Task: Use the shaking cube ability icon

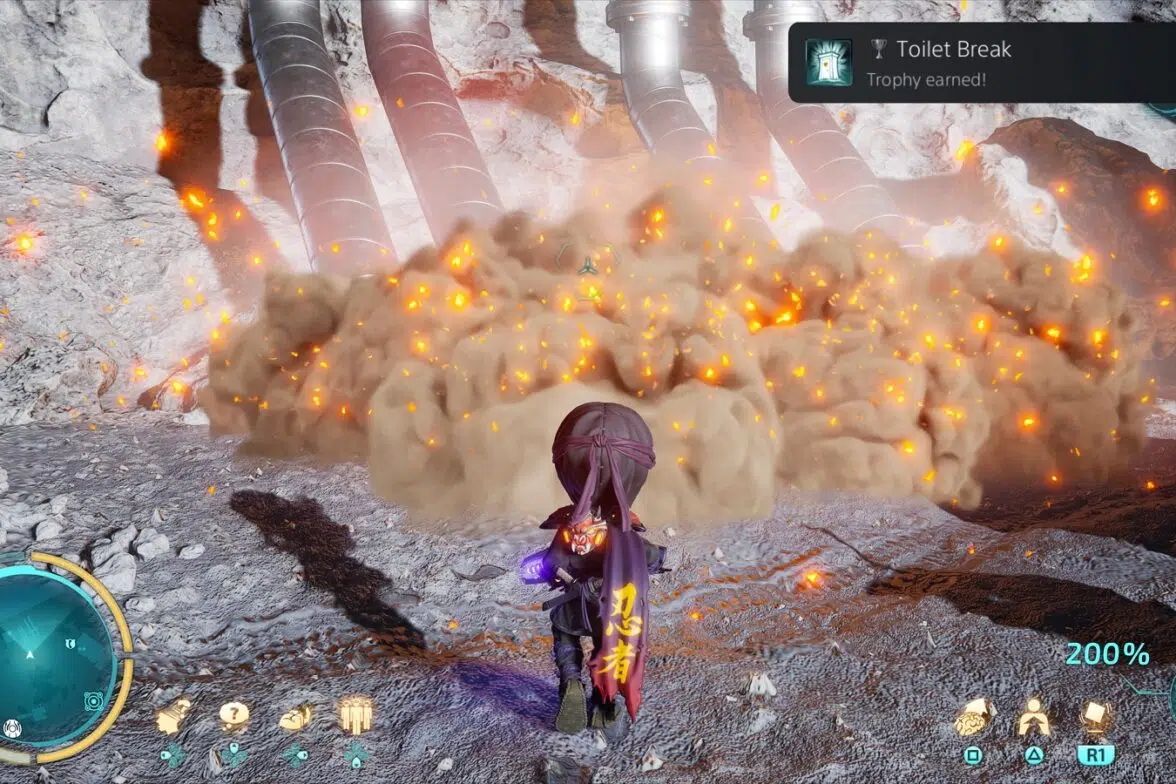Action: [x=1096, y=717]
